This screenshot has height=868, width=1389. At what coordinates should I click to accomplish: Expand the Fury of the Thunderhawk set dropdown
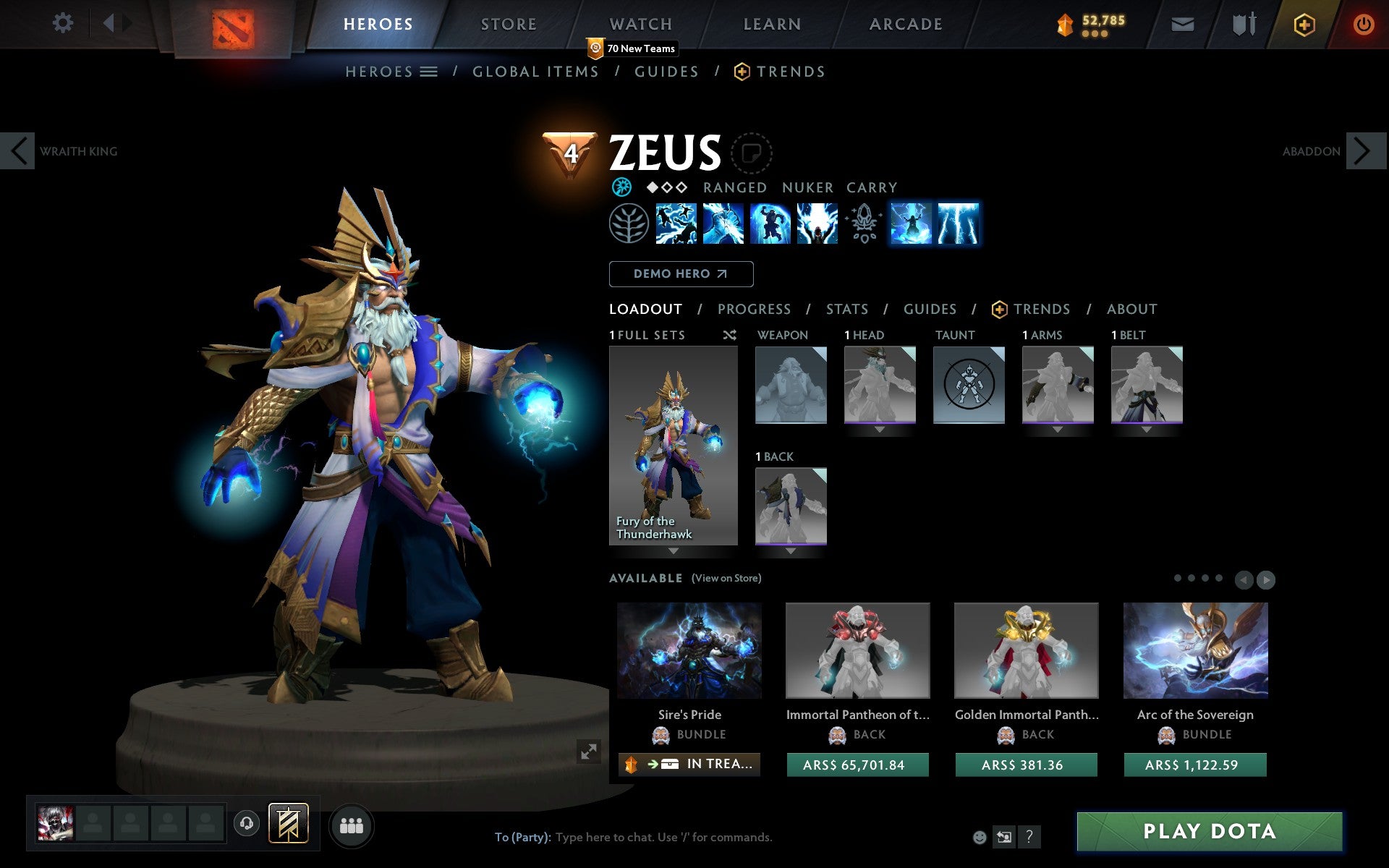tap(673, 551)
